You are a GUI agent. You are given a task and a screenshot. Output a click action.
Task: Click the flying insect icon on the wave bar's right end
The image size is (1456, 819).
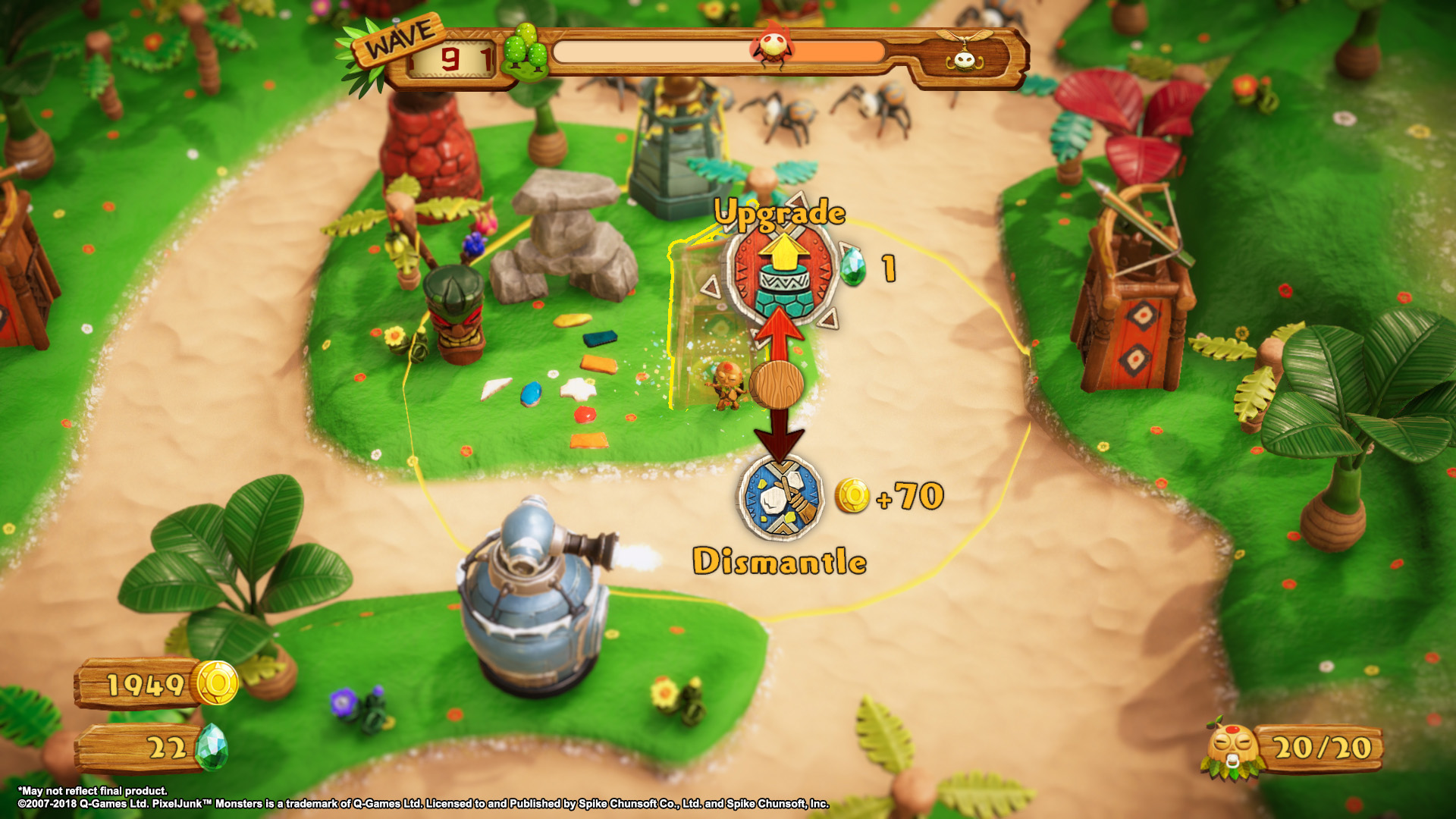coord(963,52)
